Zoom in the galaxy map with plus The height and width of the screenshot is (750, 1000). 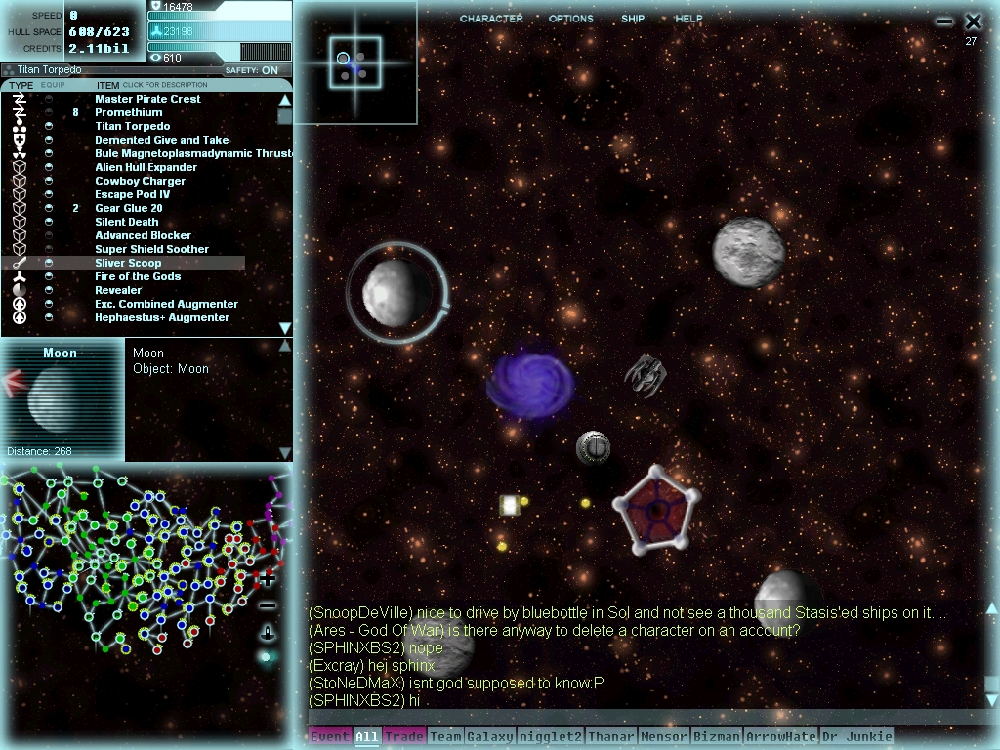coord(268,579)
